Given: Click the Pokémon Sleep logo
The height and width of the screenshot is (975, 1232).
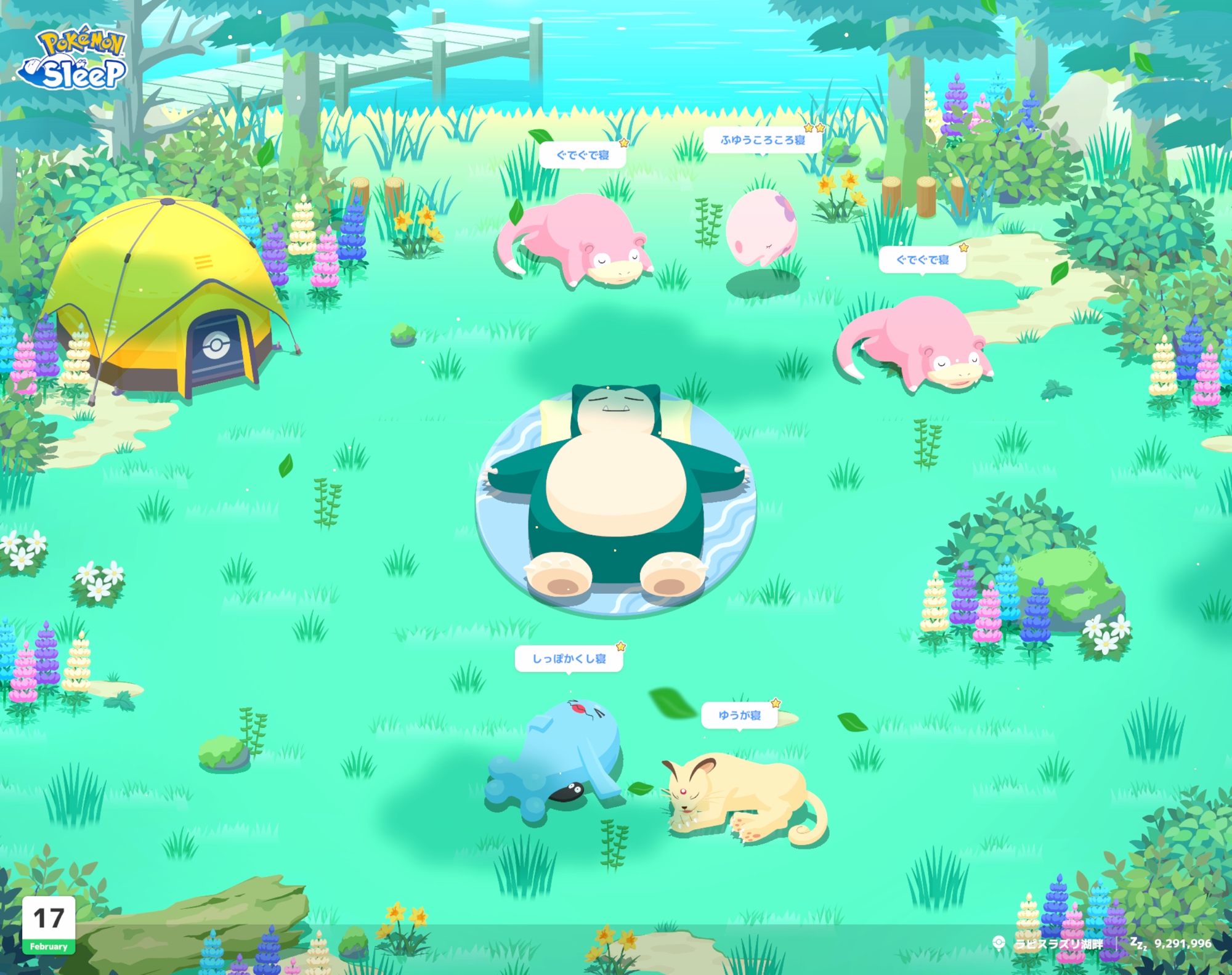Looking at the screenshot, I should (74, 59).
